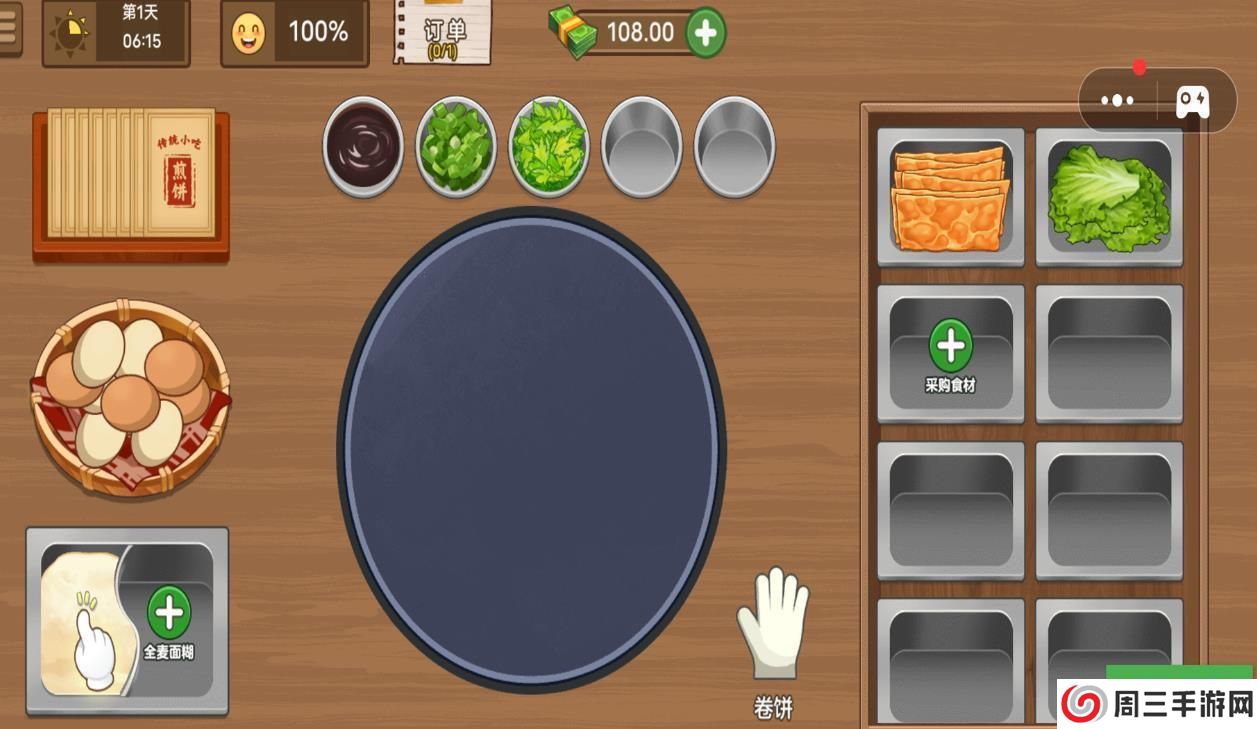Open the 订单 orders note

coord(443,32)
